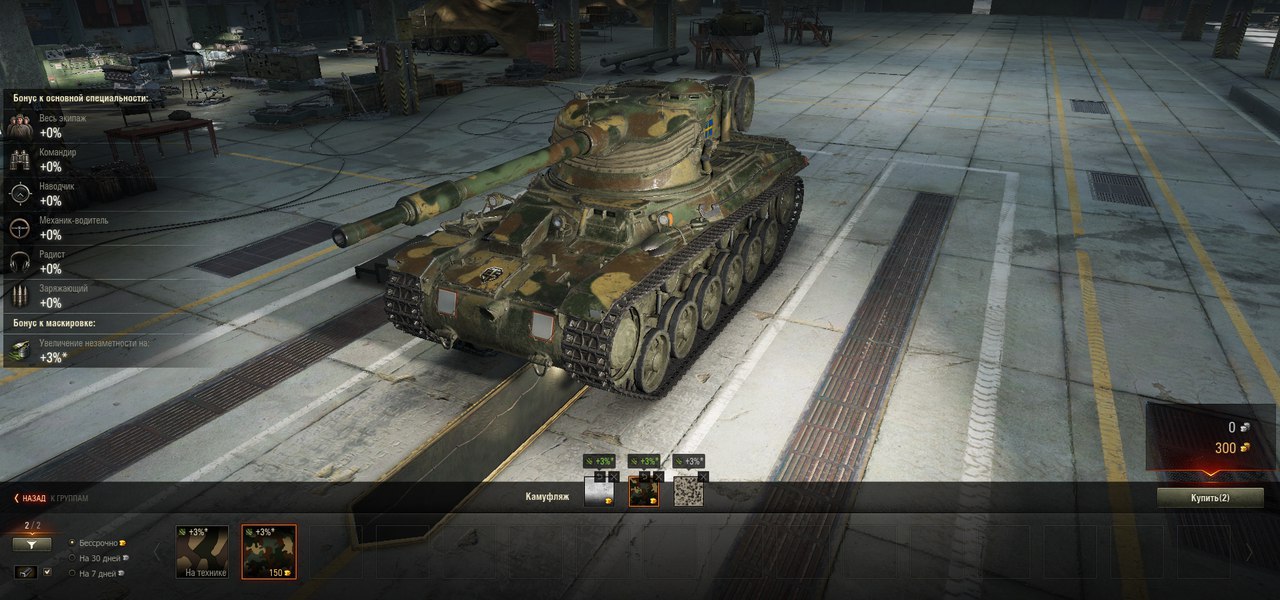
Task: Remove the winter camouflage with its X
Action: 613,476
